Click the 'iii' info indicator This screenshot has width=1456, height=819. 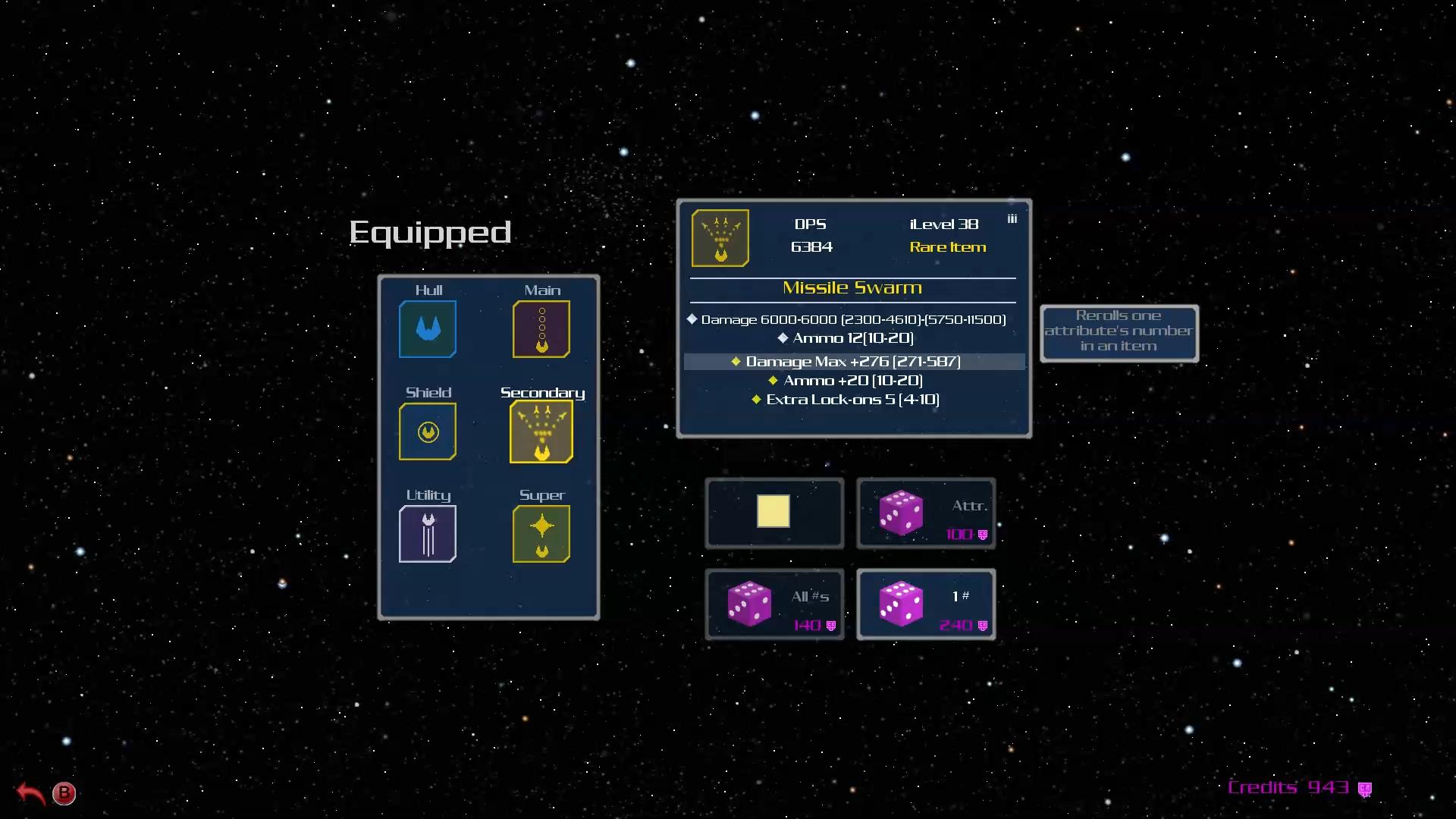tap(1012, 218)
